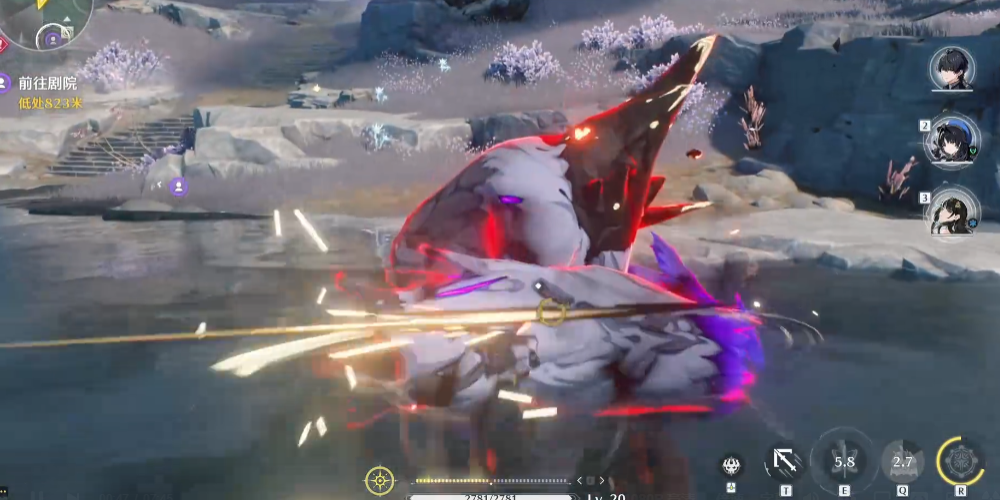Open the circular minimap
This screenshot has width=1000, height=500.
pos(45,20)
